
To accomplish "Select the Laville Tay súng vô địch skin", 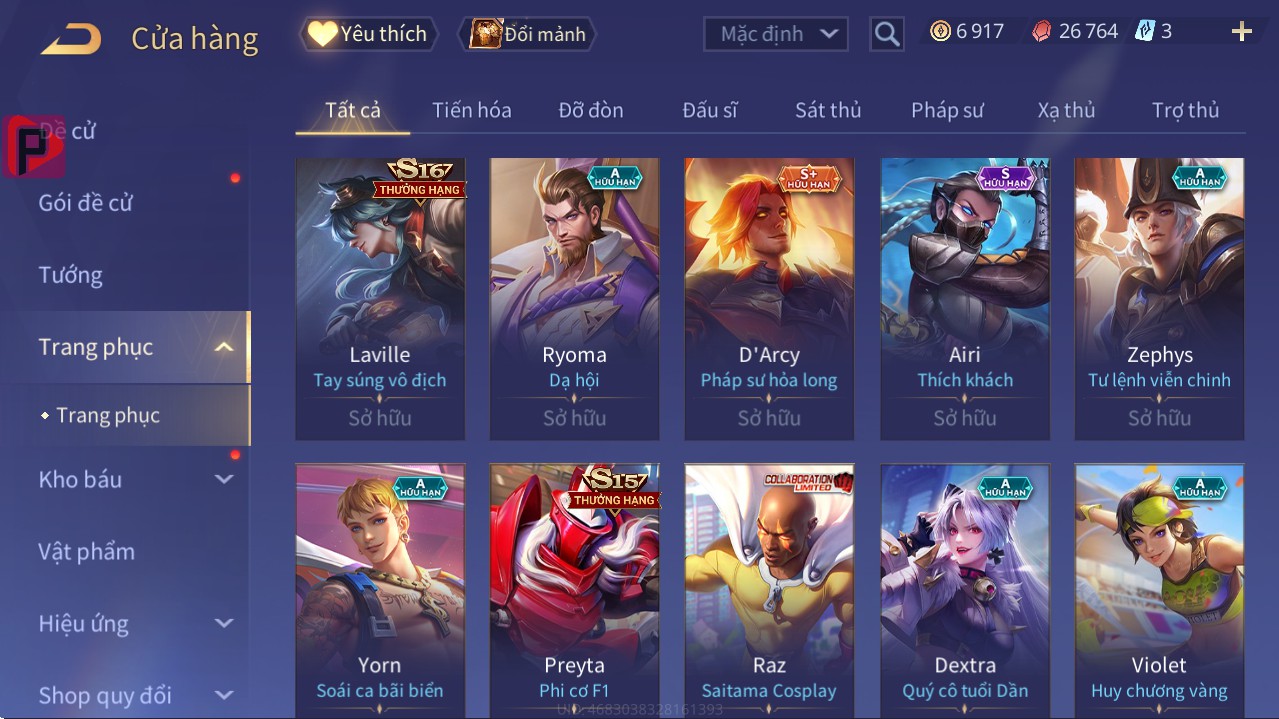I will (380, 298).
